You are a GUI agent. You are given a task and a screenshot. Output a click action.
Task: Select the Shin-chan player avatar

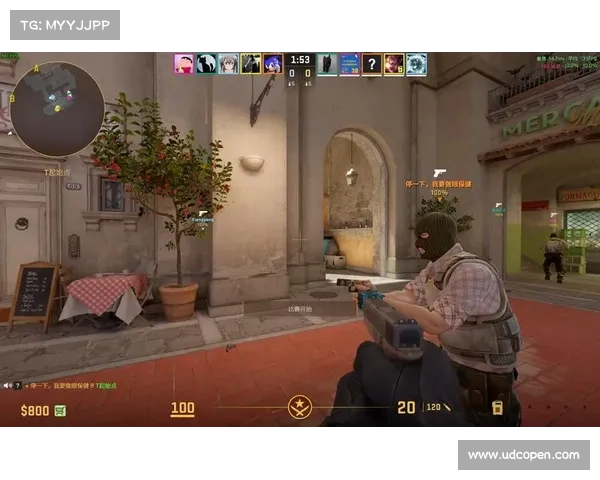[184, 64]
